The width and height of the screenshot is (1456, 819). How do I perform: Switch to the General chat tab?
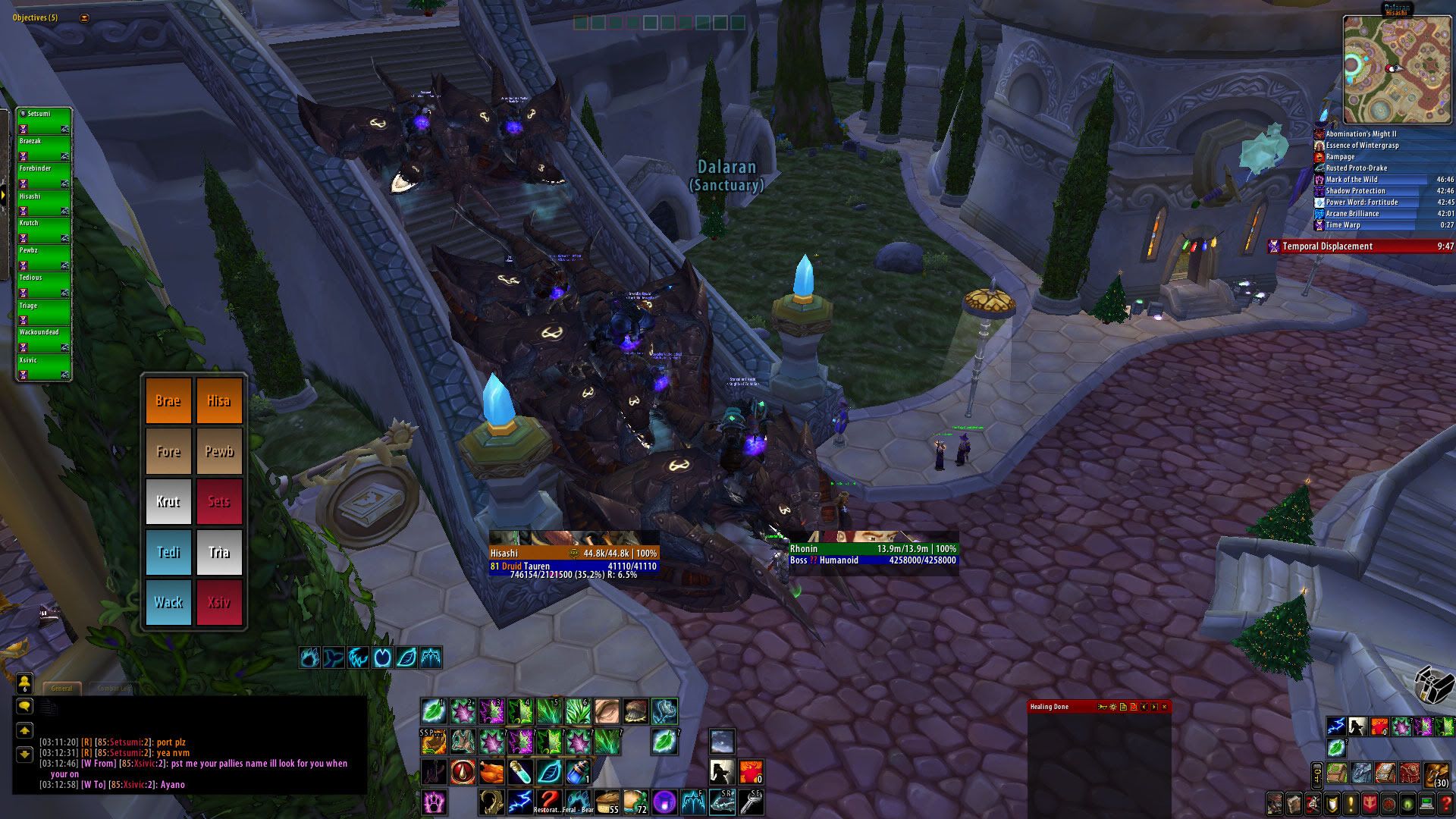click(x=61, y=688)
